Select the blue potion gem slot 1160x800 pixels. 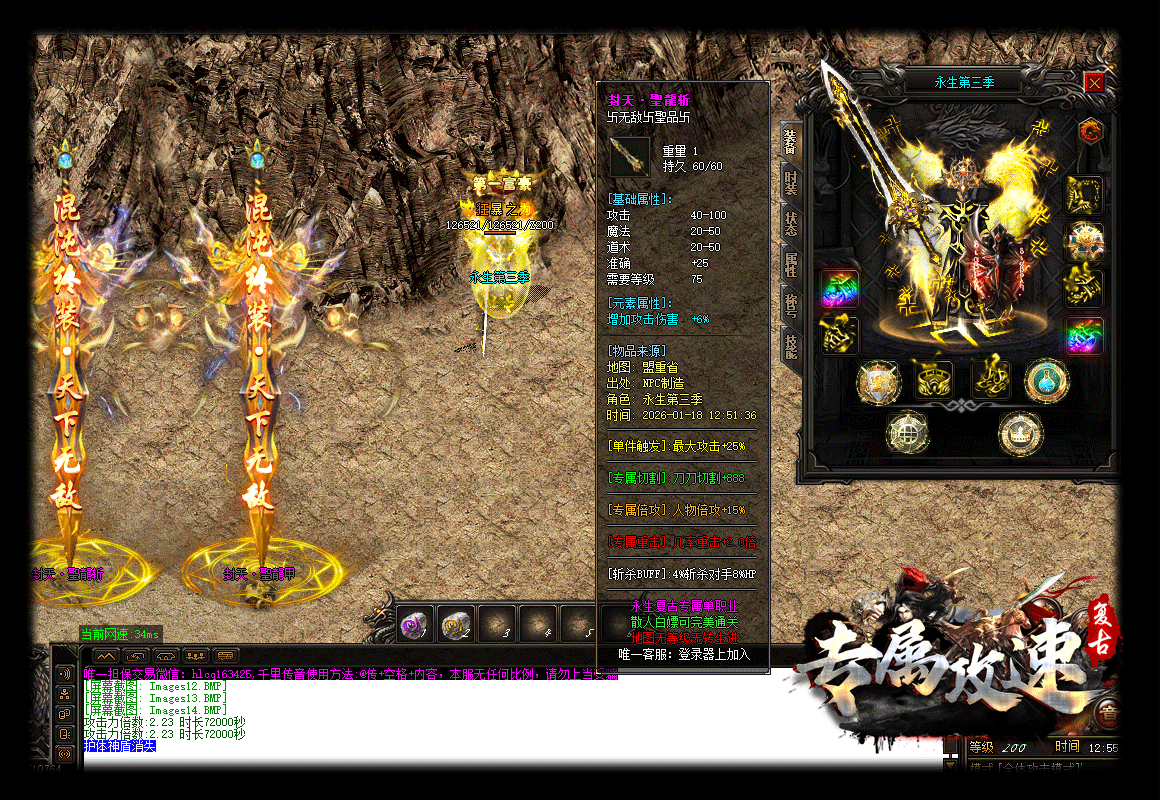point(1046,381)
